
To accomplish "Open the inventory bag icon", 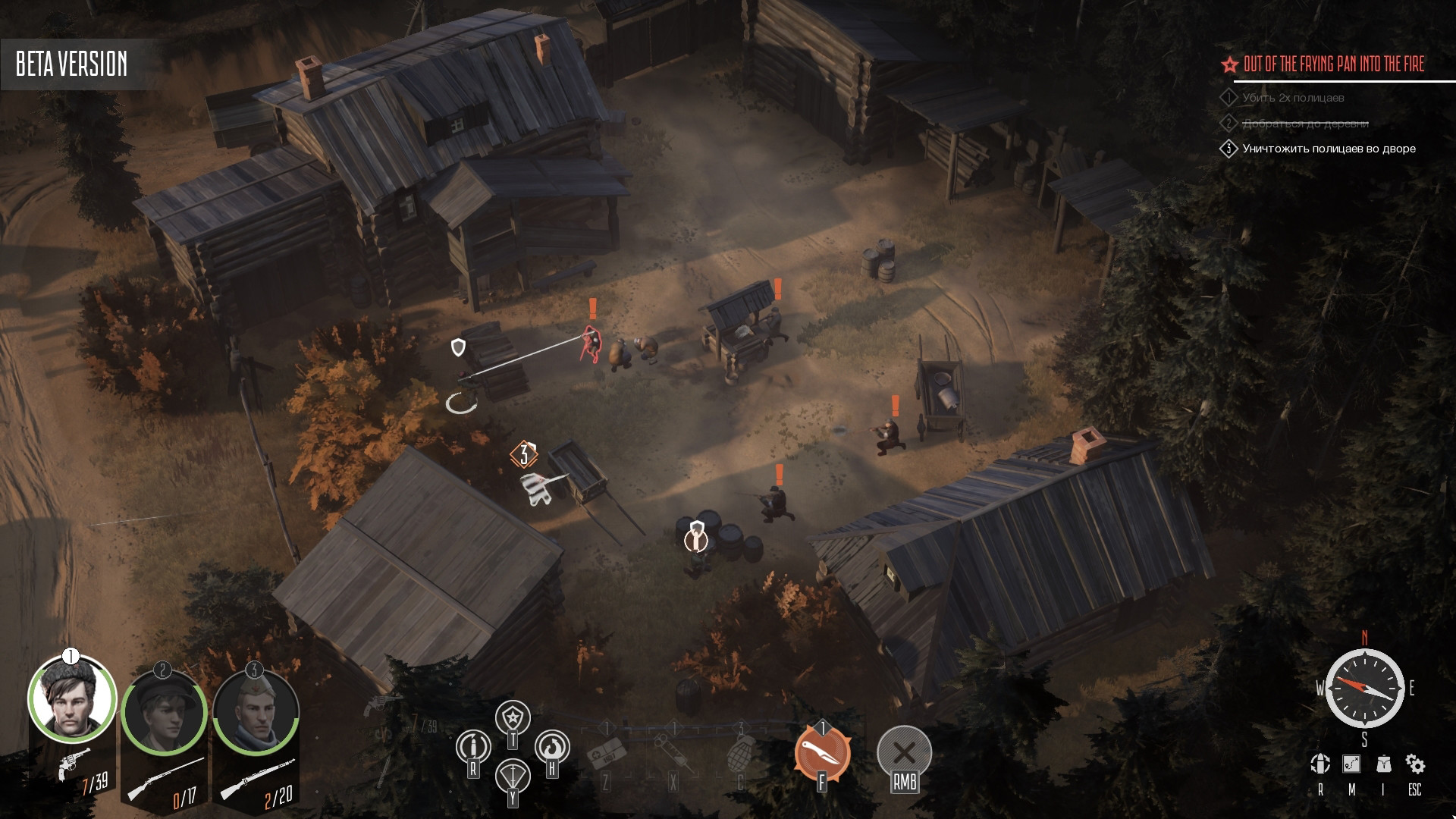I will point(1383,764).
